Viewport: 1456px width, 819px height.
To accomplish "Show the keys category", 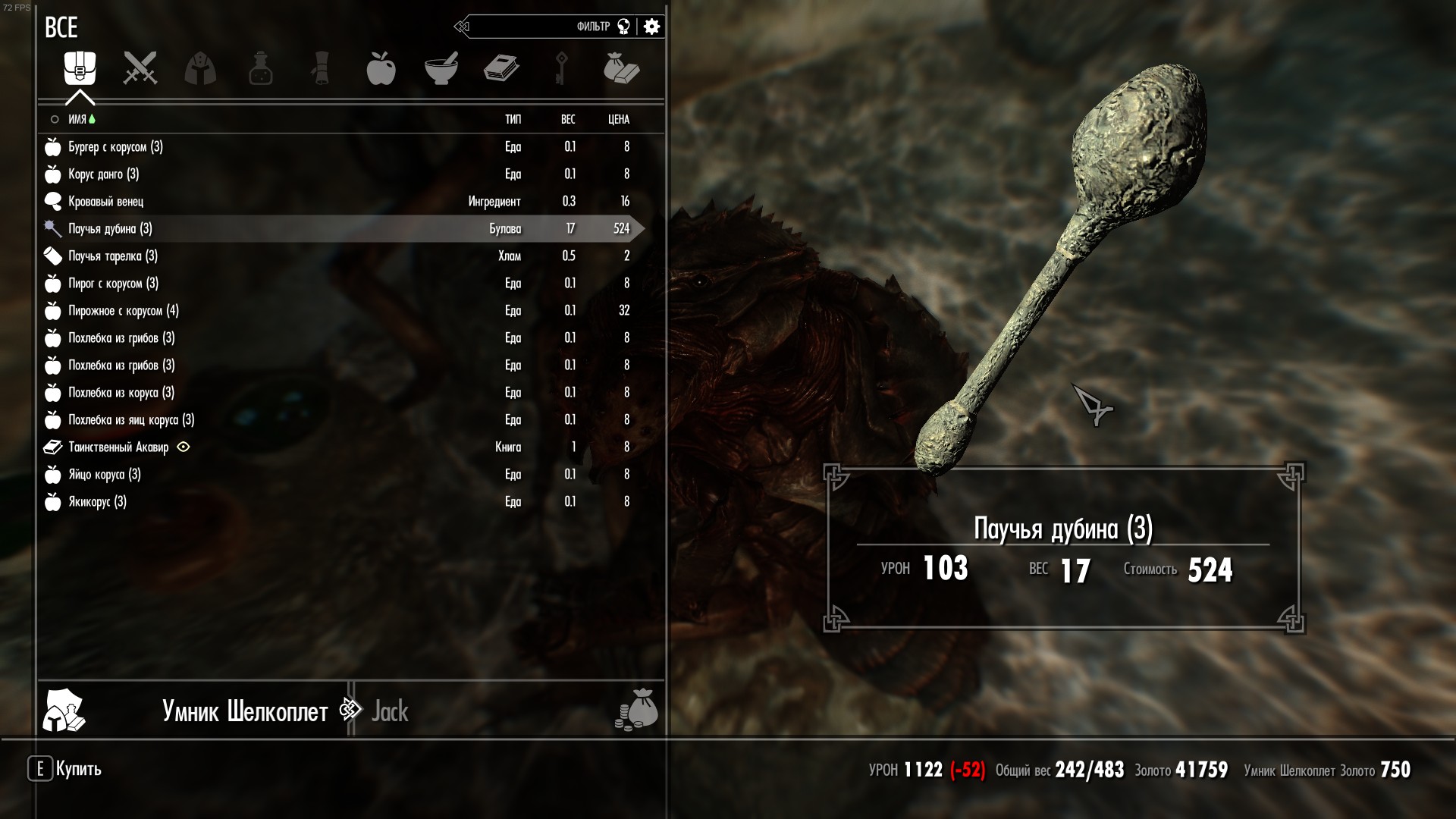I will [x=561, y=68].
